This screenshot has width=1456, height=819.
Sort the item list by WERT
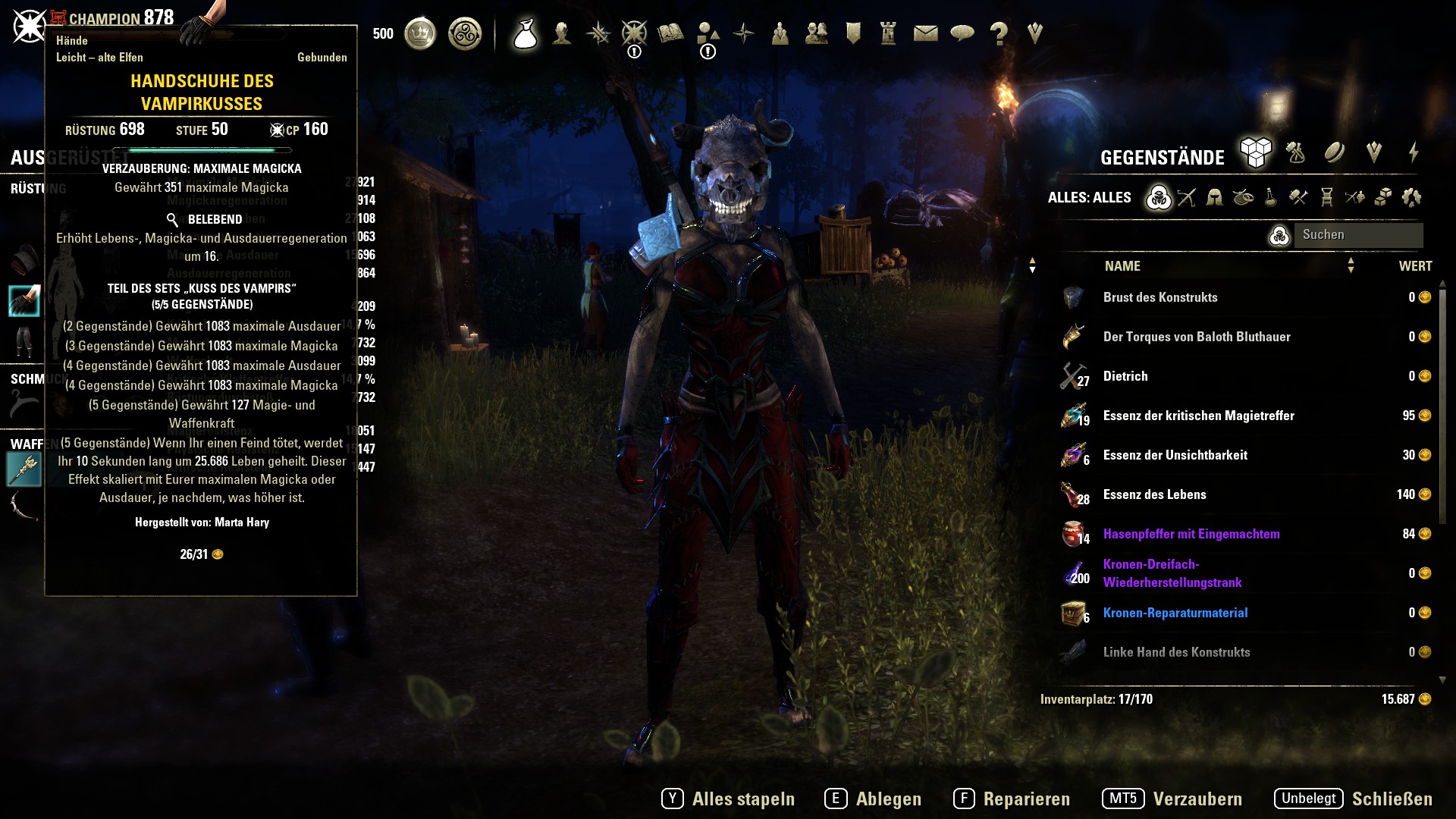click(1415, 266)
